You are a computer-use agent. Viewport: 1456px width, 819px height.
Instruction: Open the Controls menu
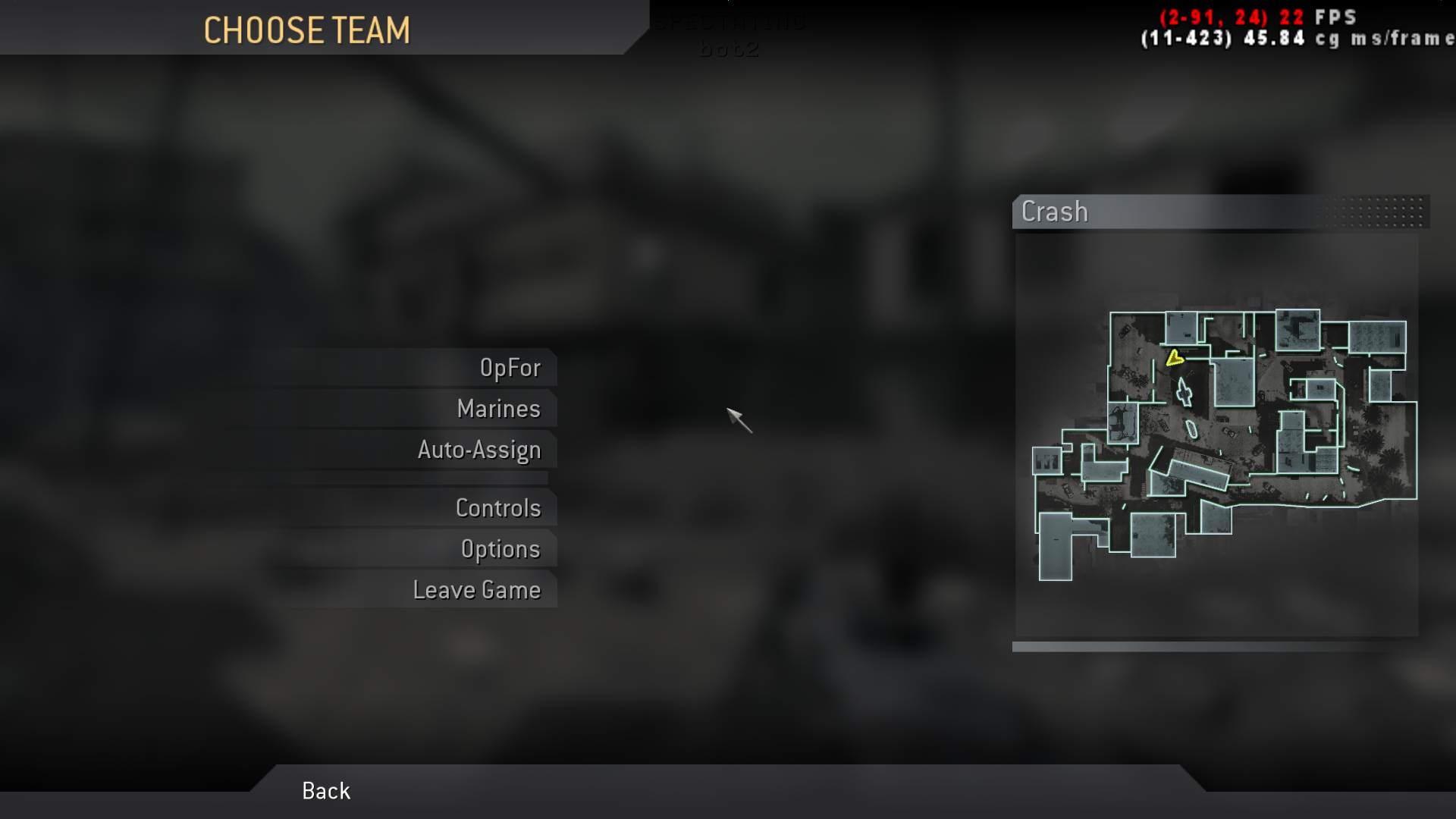pos(499,508)
